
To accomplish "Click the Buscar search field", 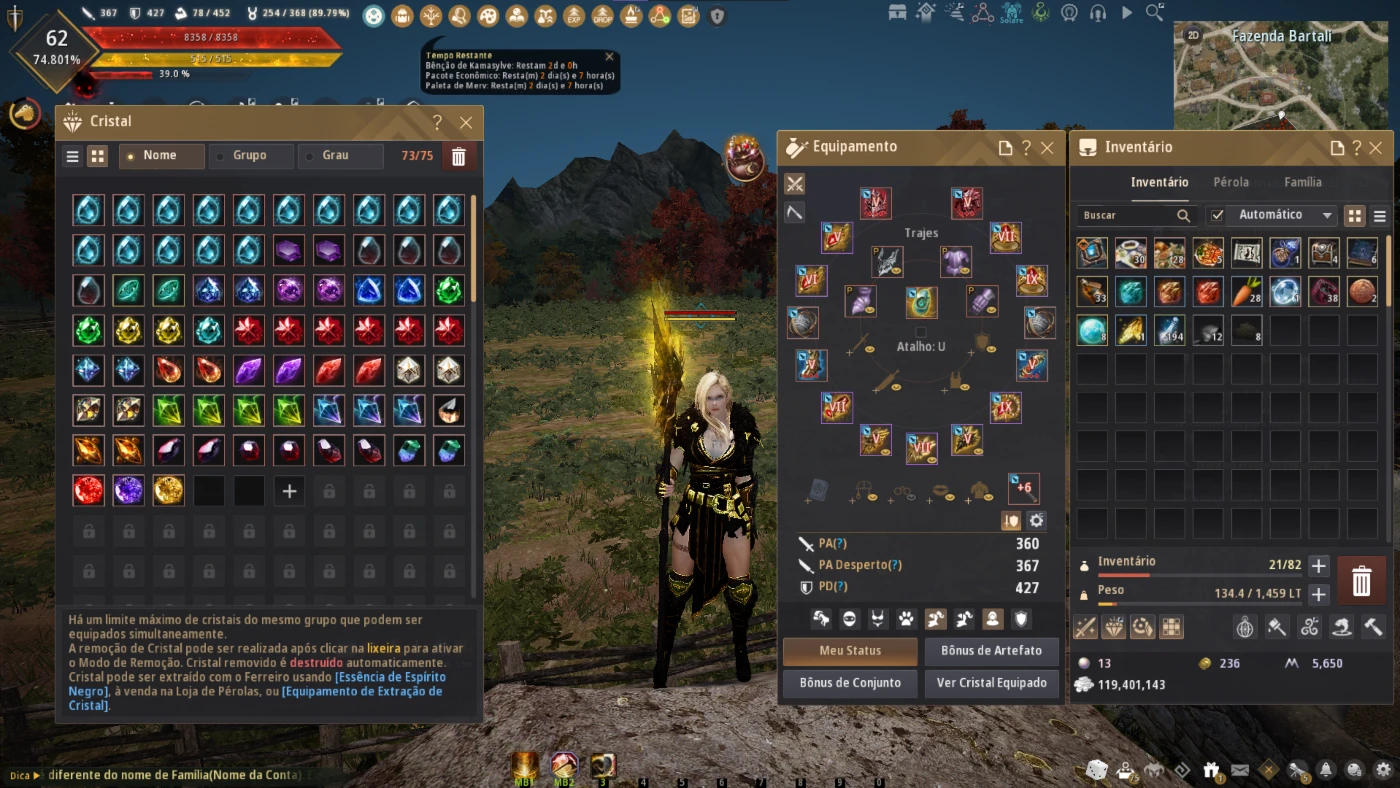I will pos(1128,215).
